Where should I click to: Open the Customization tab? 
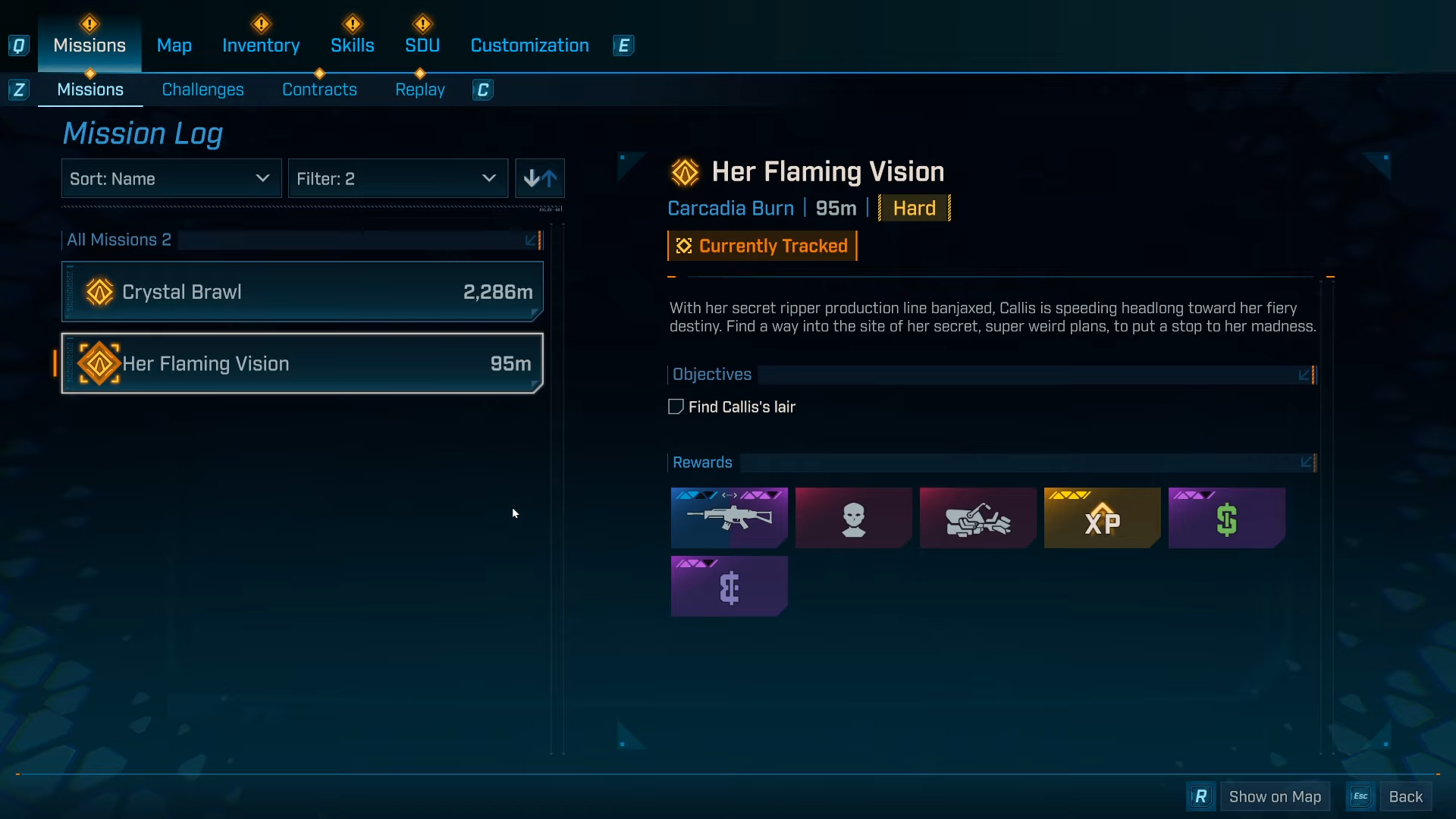[x=529, y=45]
